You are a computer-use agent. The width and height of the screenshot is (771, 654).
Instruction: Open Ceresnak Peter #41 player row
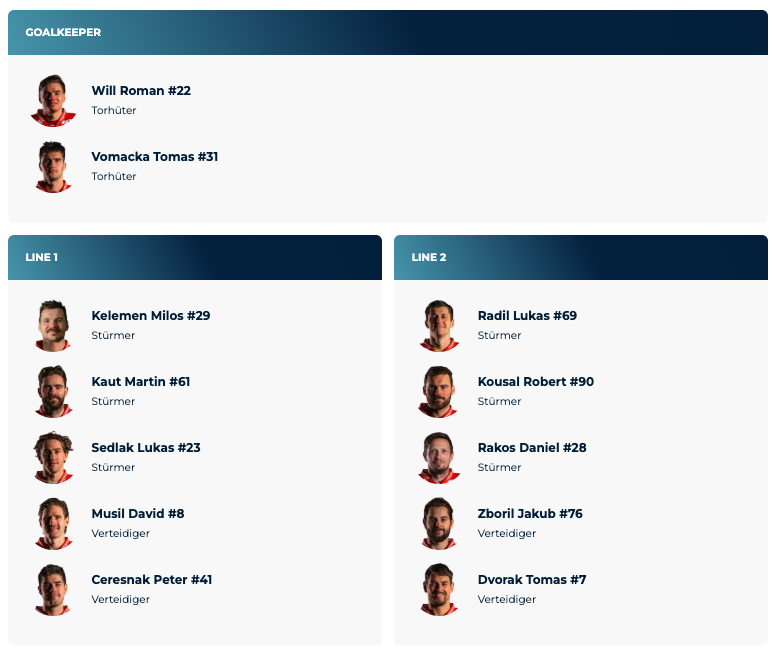(x=151, y=580)
